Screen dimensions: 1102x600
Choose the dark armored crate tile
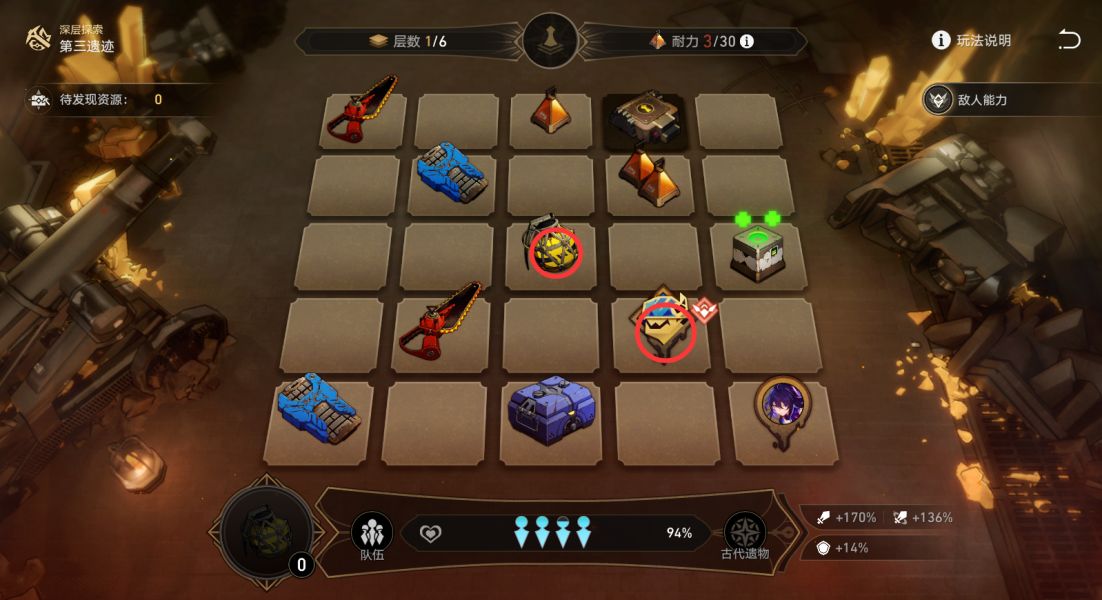(646, 119)
